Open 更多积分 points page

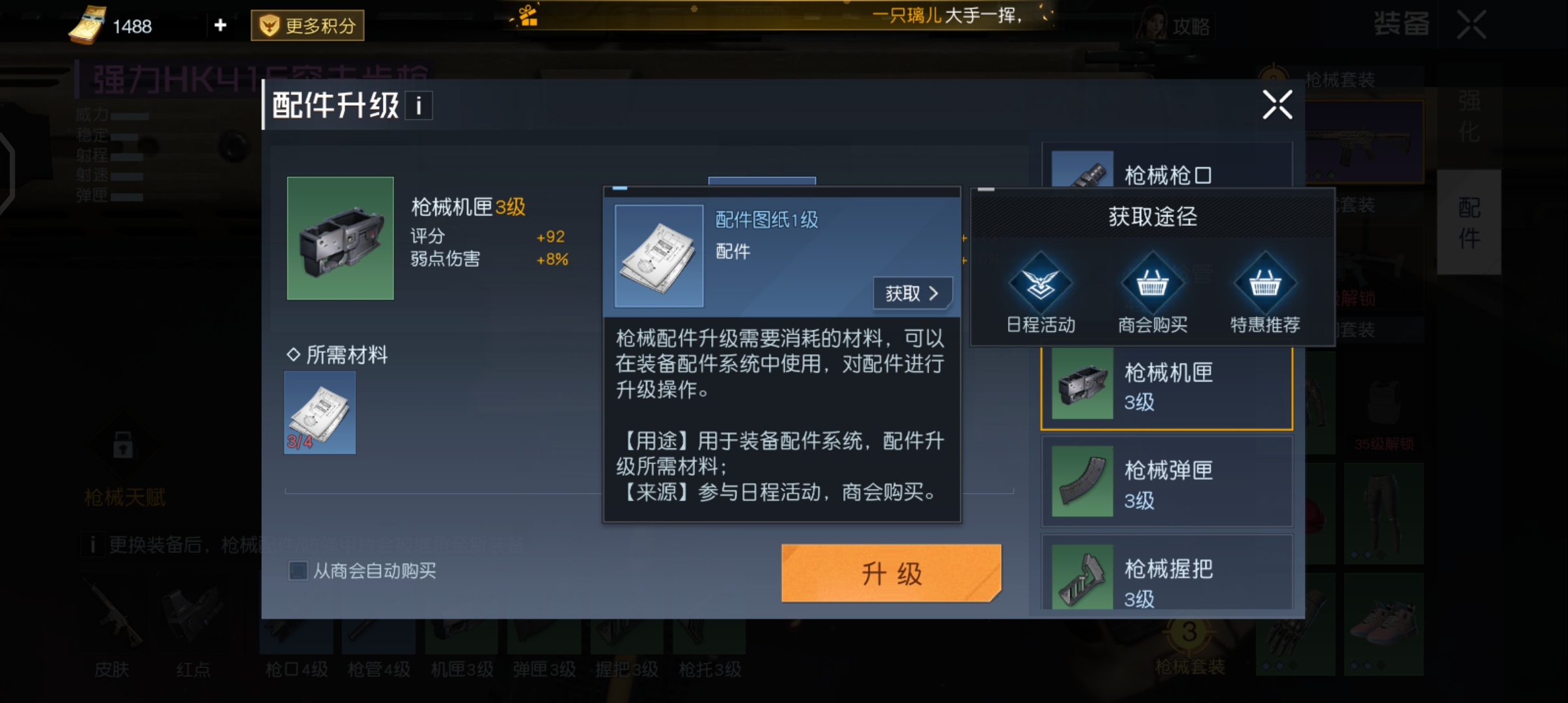click(x=307, y=25)
